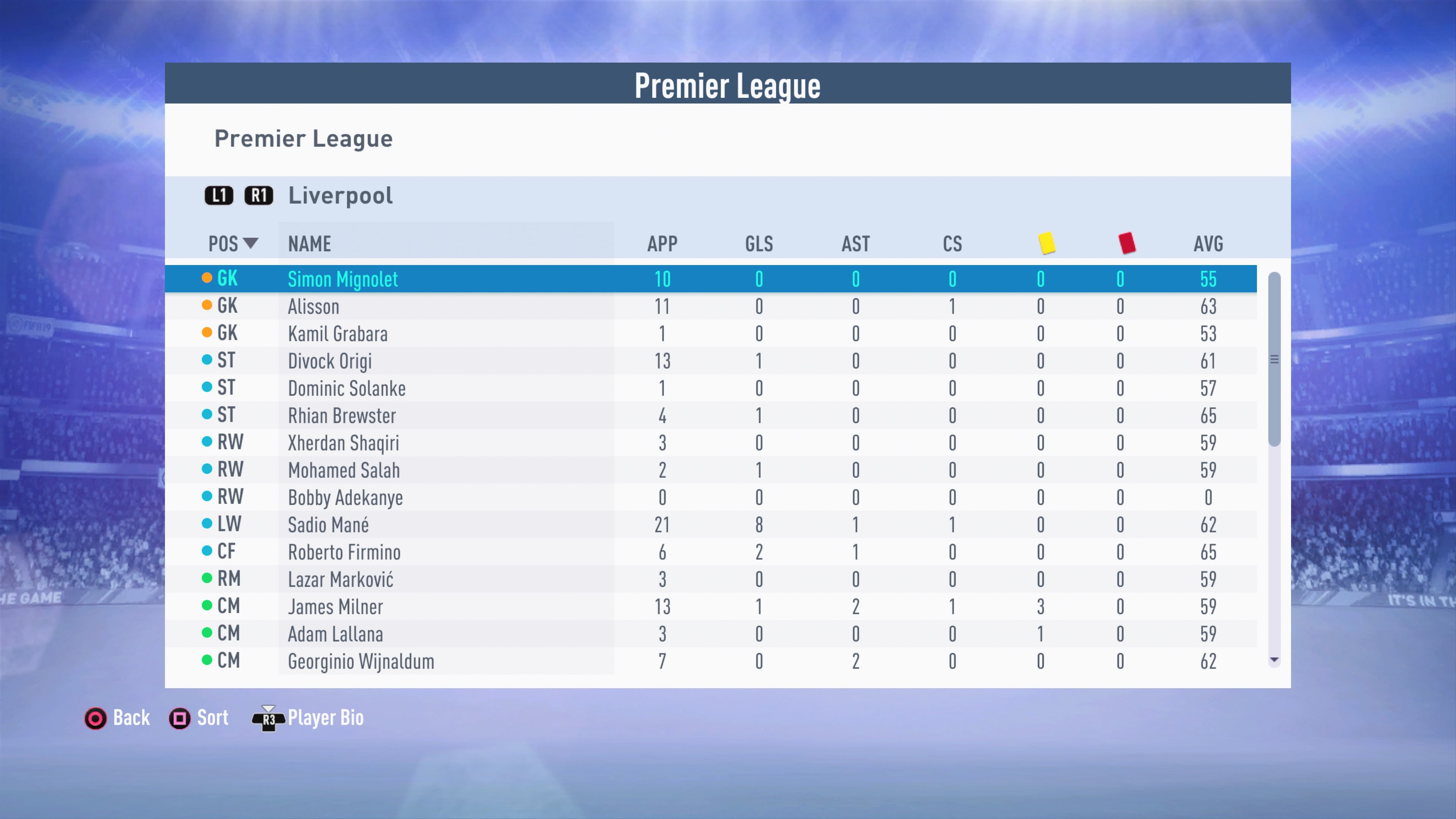Select Simon Mignolet's highlighted row
Screen dimensions: 1456x819
(342, 279)
